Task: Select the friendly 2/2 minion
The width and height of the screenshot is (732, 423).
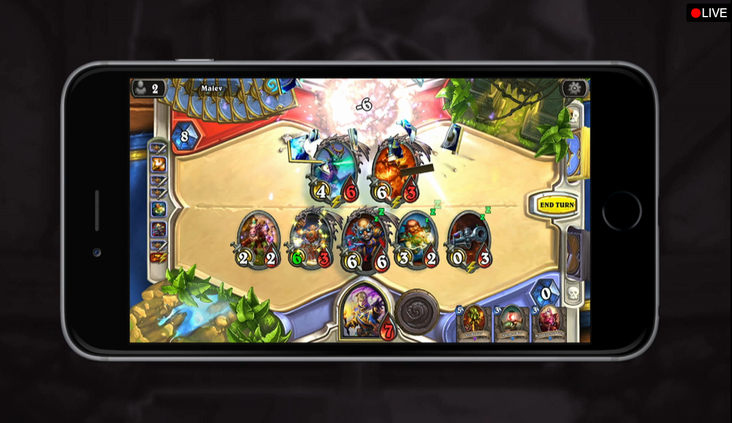Action: coord(258,240)
